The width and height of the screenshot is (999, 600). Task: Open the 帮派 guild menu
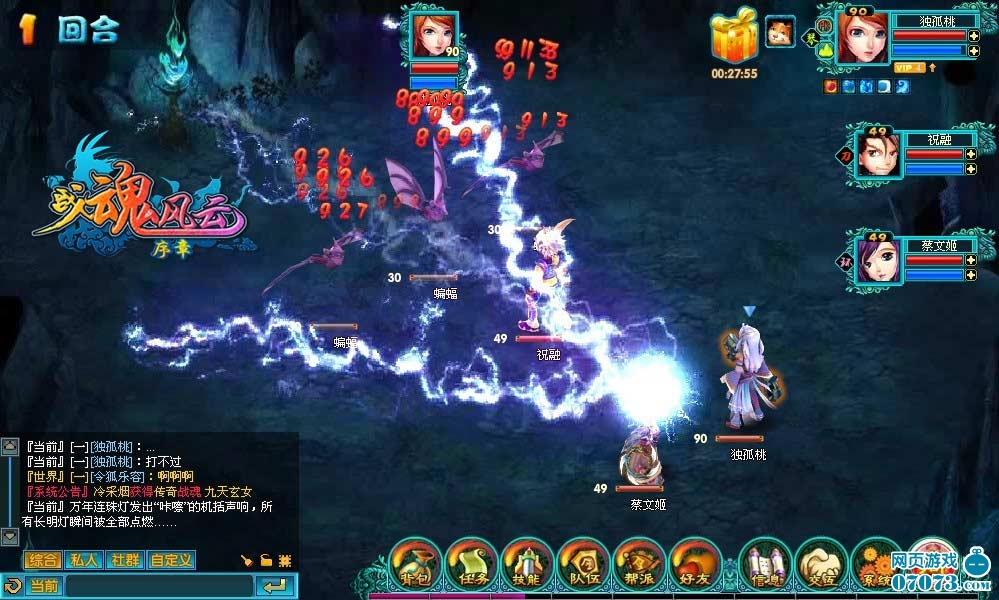640,566
